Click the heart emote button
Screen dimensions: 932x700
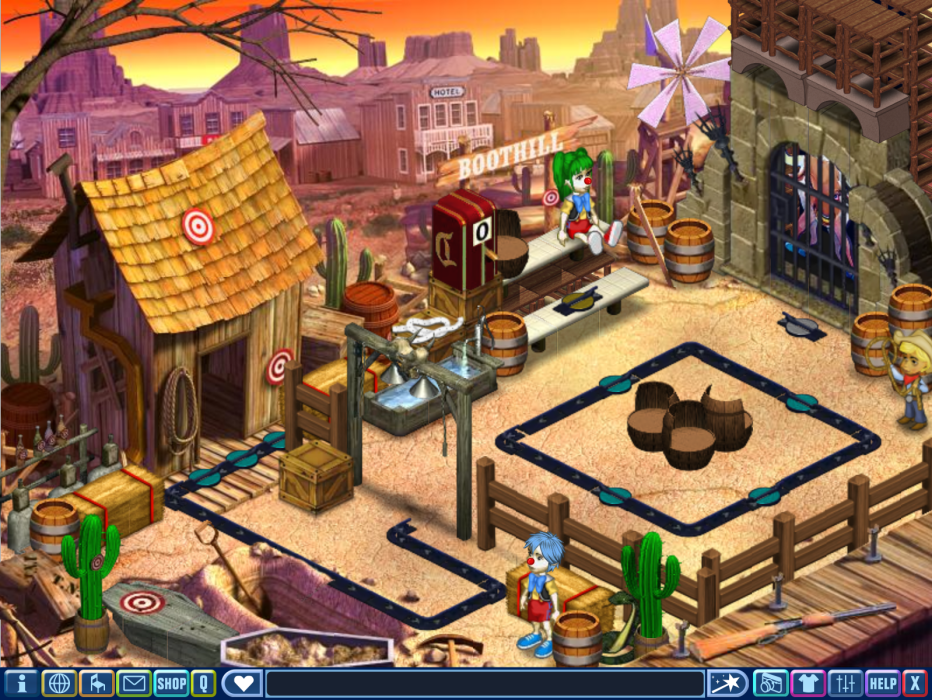tap(242, 684)
